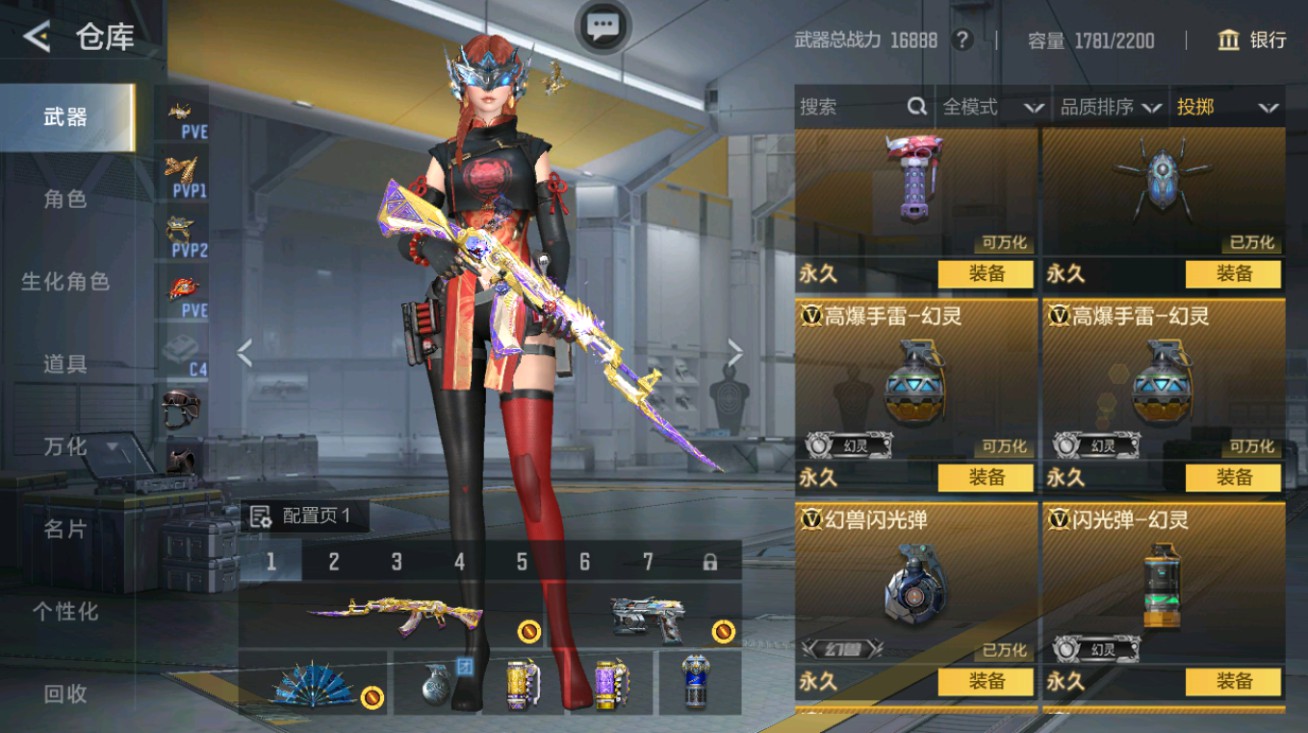This screenshot has height=733, width=1308.
Task: Open the chat bubble icon
Action: (x=603, y=26)
